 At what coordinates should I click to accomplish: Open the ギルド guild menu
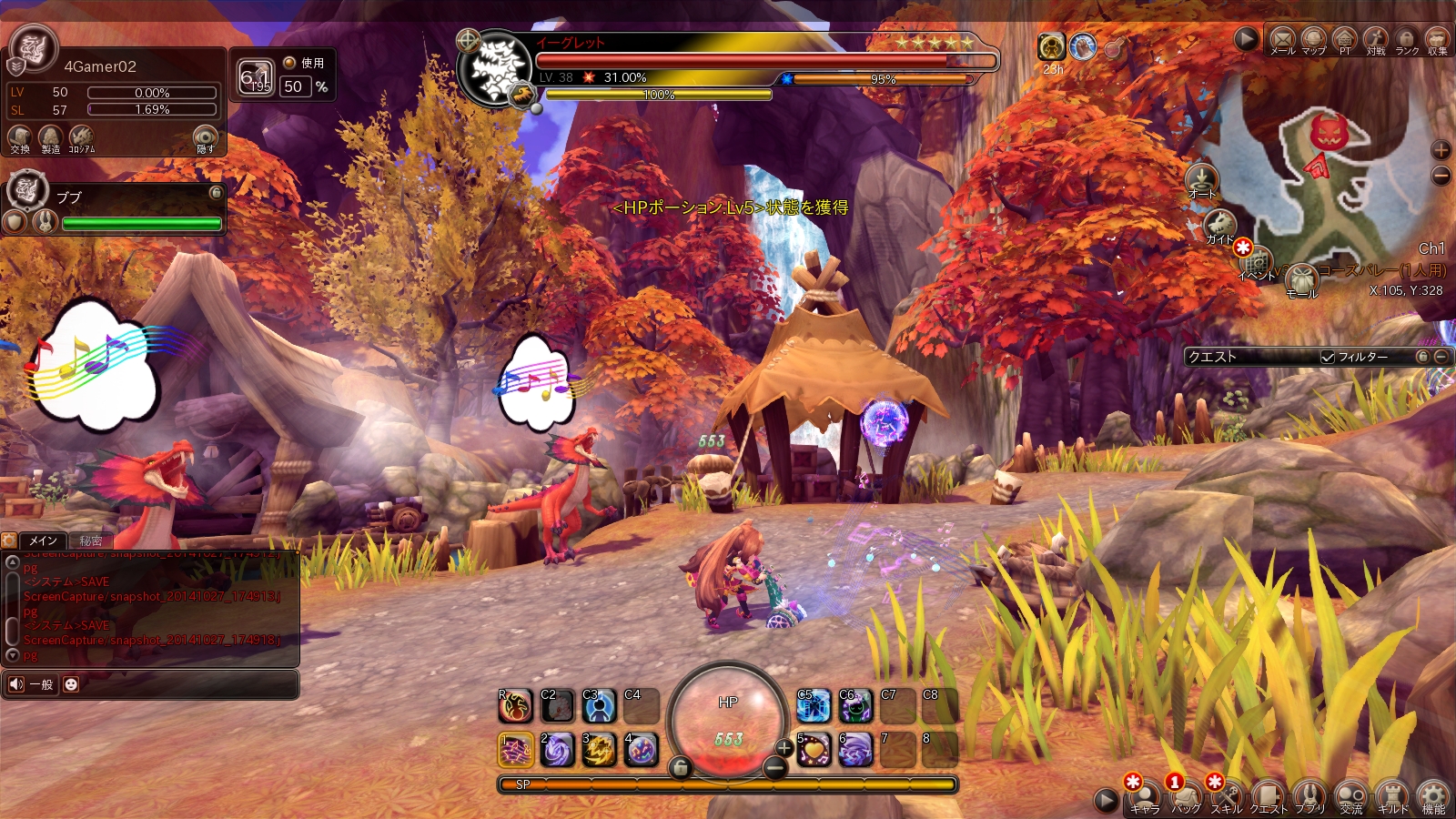pos(1392,796)
